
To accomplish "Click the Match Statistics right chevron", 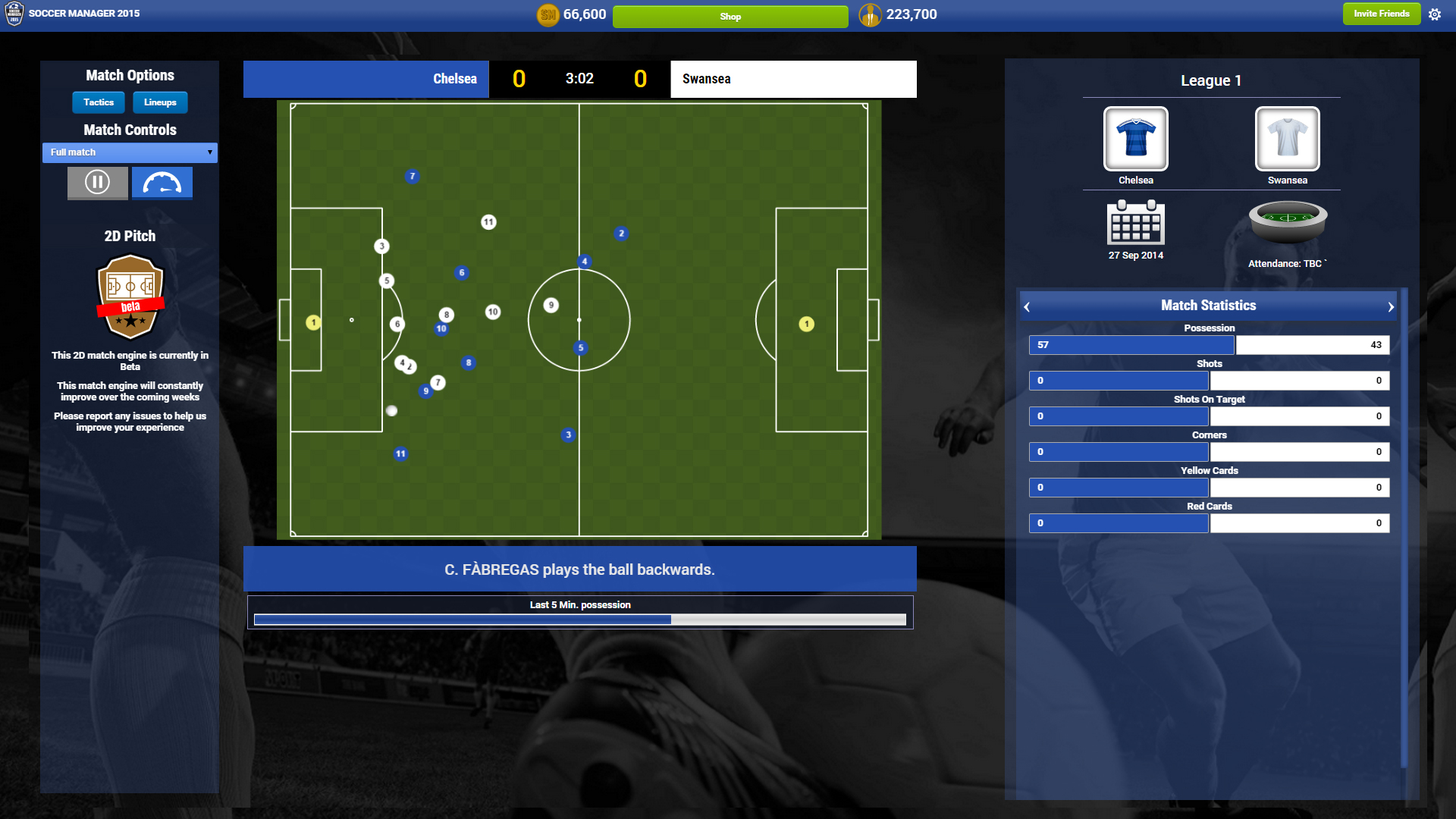I will [x=1389, y=306].
